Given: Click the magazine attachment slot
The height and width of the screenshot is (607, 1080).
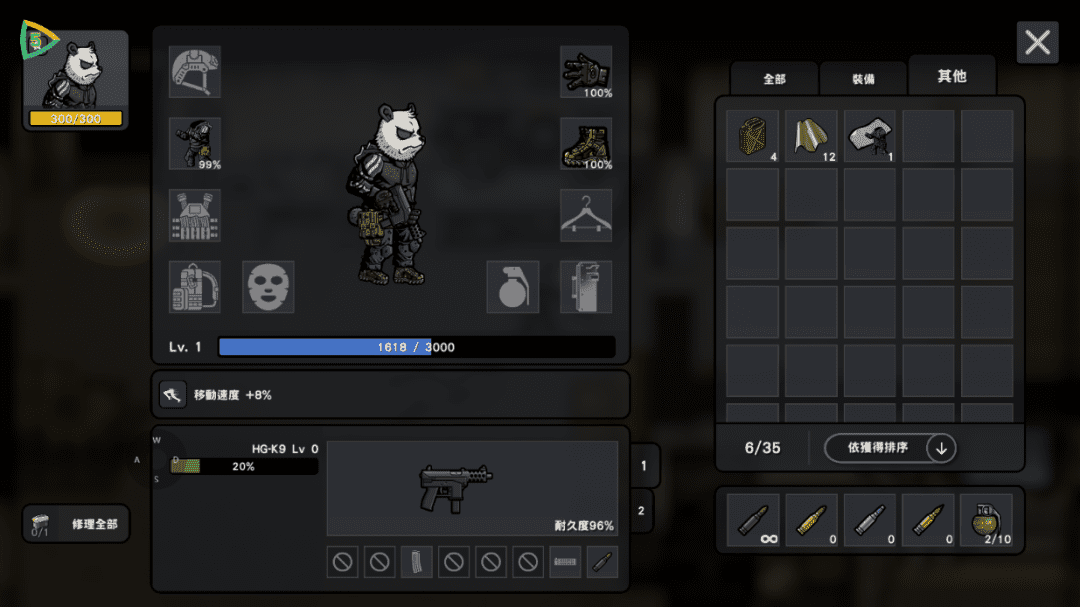Looking at the screenshot, I should tap(417, 562).
